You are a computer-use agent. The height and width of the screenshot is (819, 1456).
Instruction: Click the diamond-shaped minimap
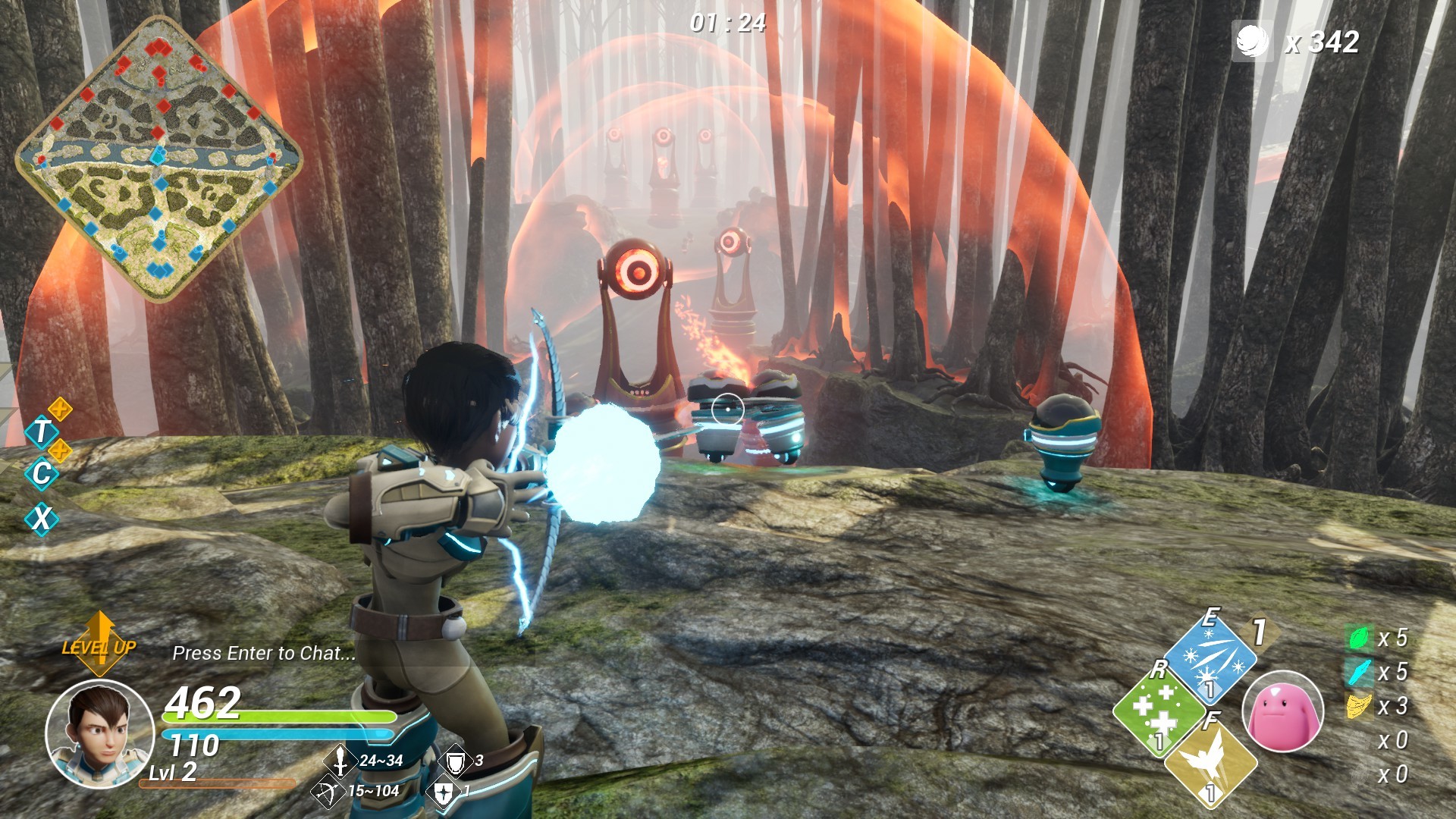[x=158, y=157]
